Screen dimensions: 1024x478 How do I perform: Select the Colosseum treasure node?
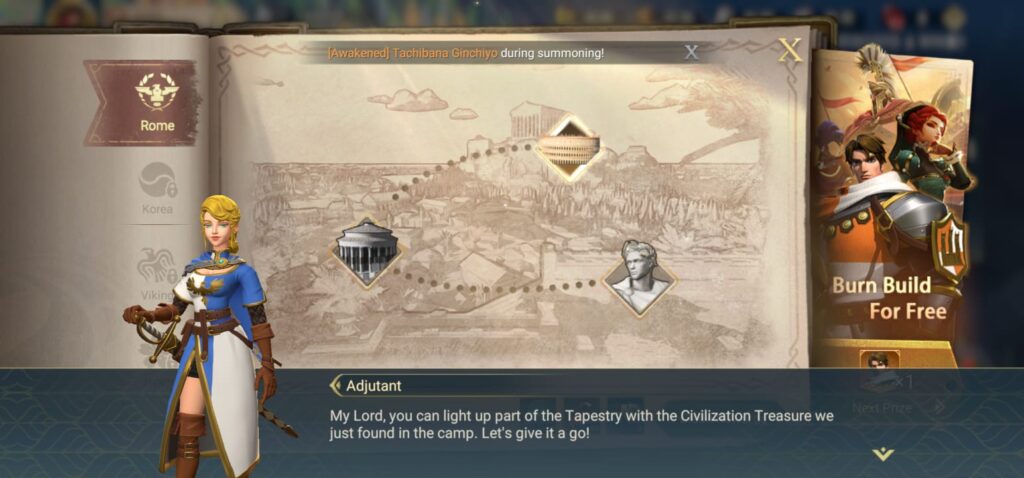[568, 148]
